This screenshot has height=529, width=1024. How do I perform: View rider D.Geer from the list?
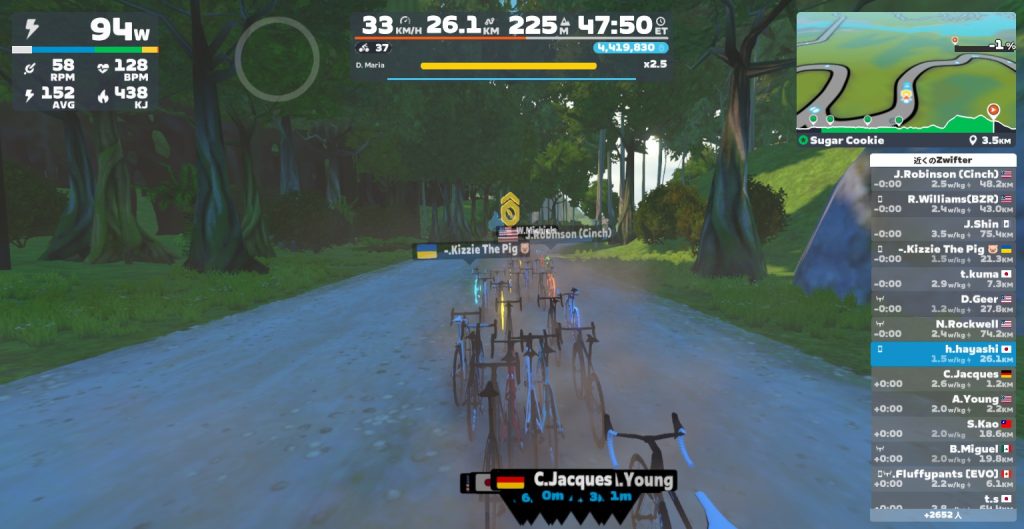pyautogui.click(x=943, y=304)
